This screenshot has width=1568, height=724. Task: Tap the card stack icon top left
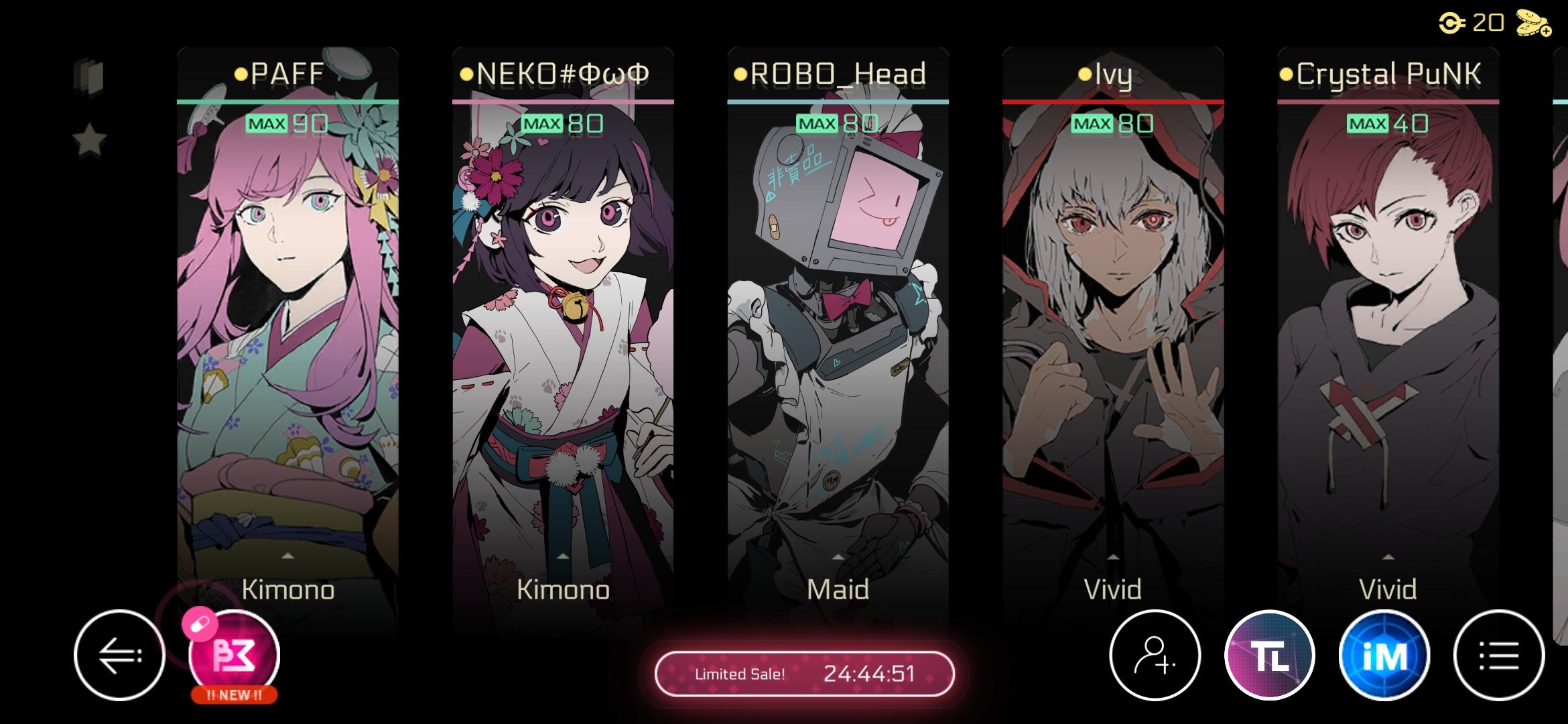point(90,76)
